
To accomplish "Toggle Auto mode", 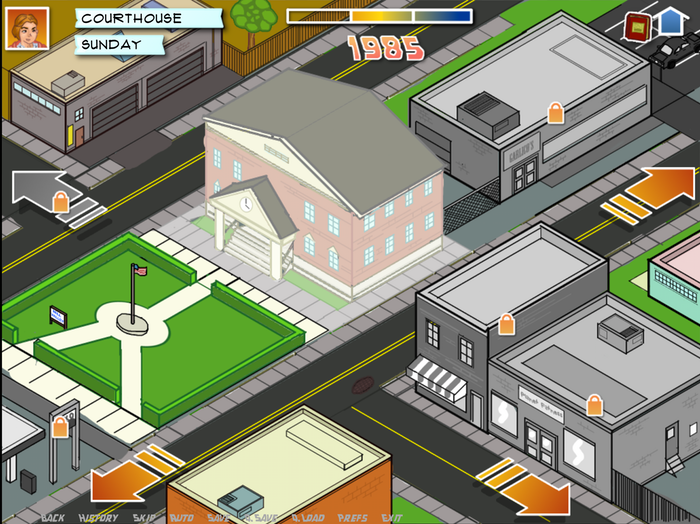I will (181, 517).
